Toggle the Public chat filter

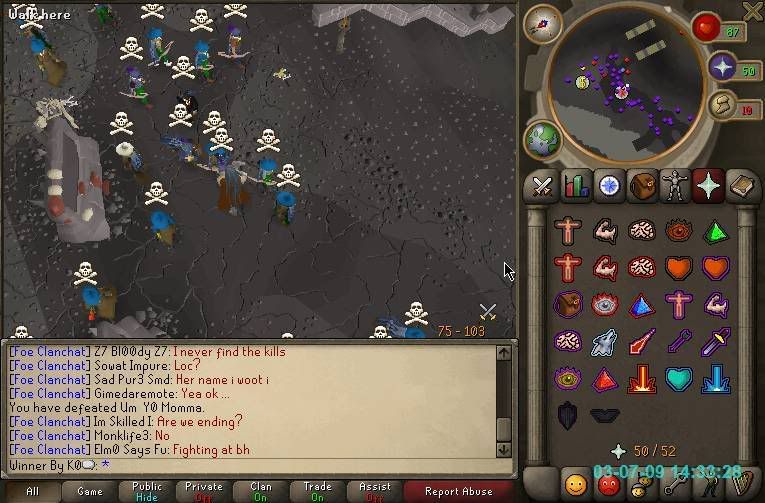147,491
